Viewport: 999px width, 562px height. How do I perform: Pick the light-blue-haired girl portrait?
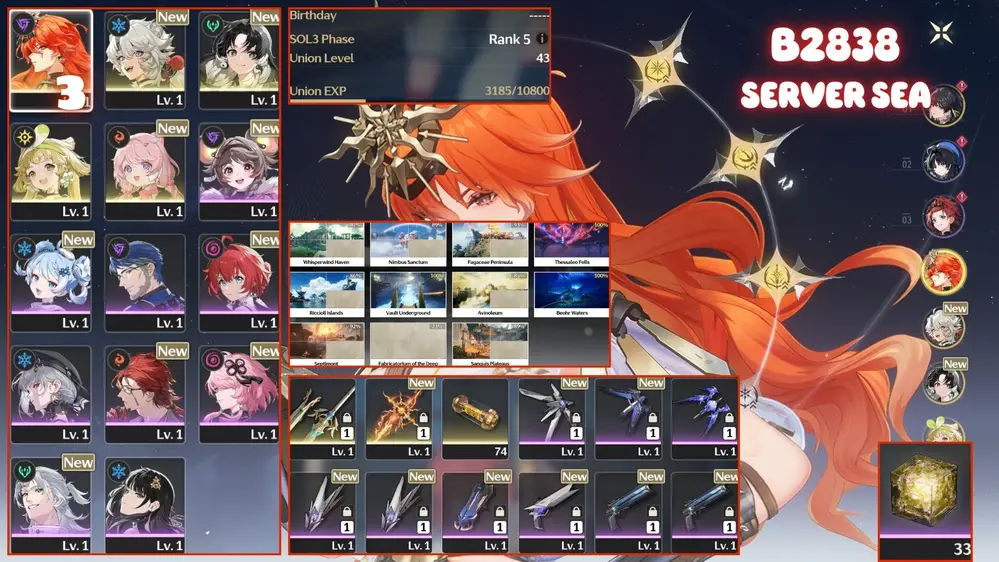(x=51, y=282)
